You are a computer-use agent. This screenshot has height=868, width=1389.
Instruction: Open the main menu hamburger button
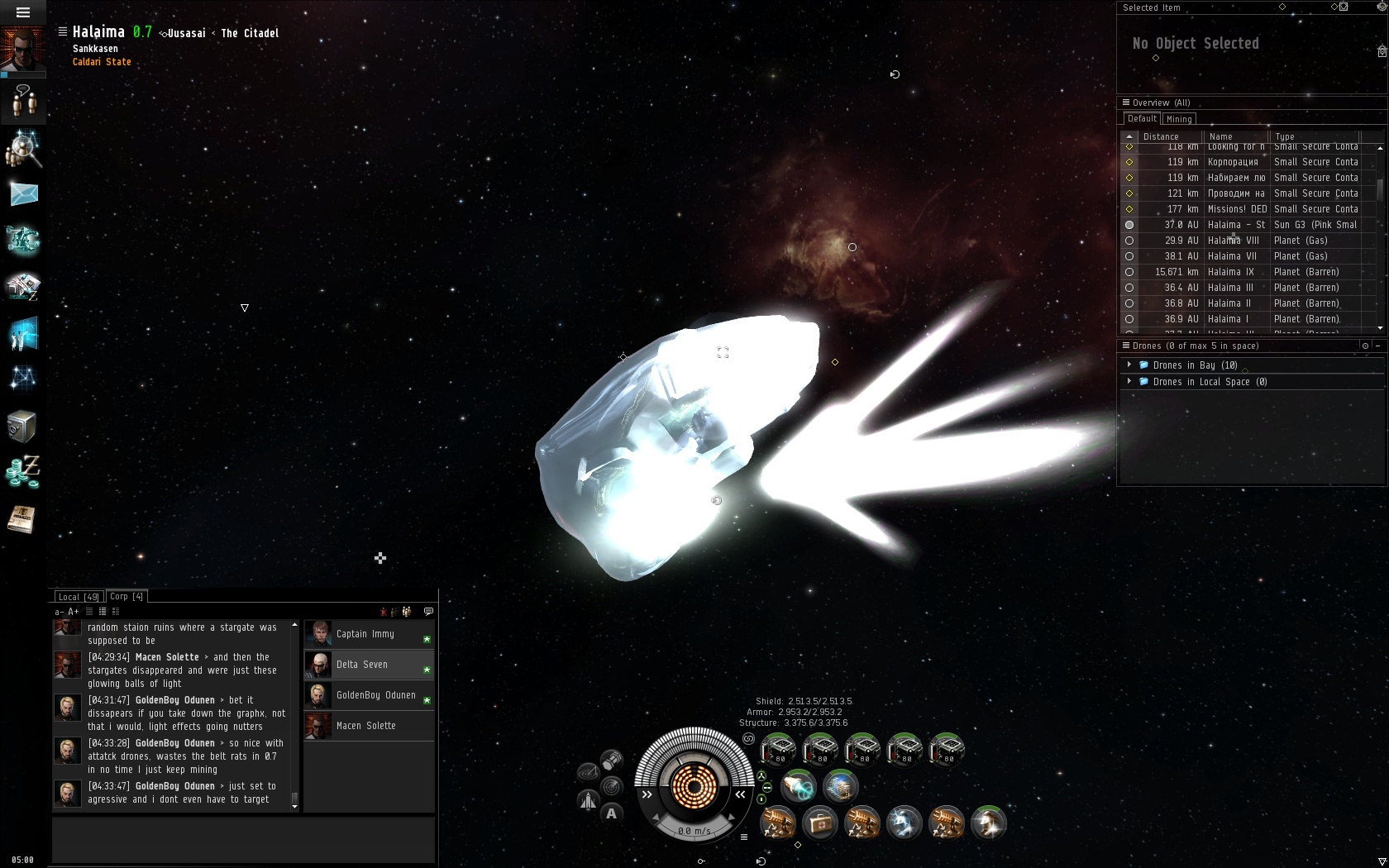[23, 12]
